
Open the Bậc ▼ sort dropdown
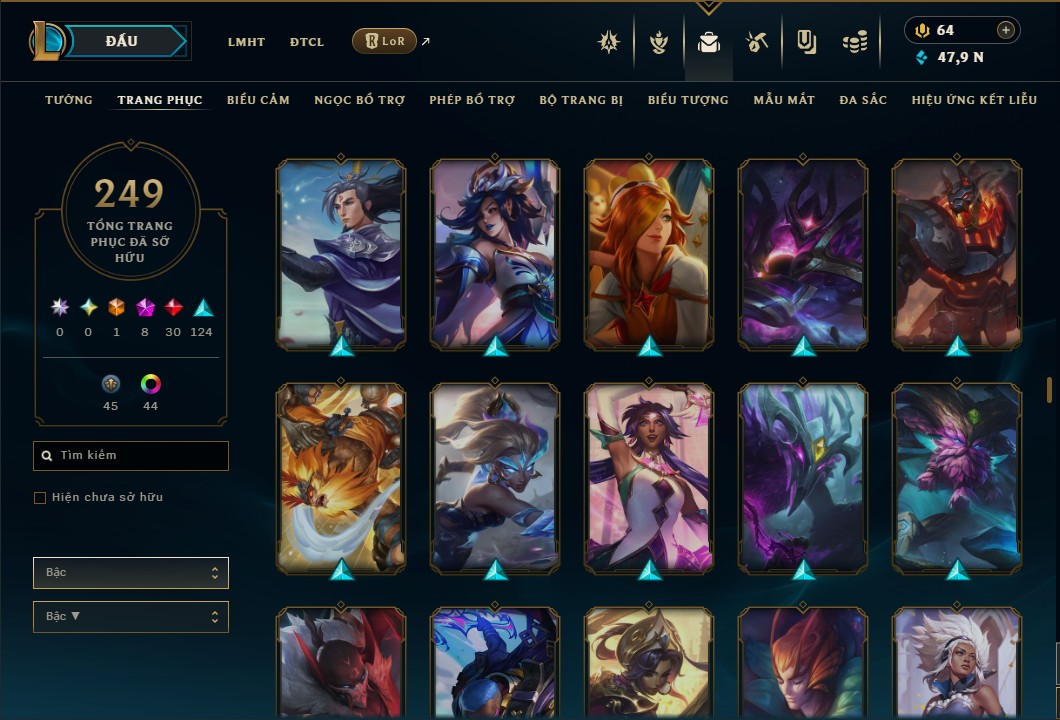(x=131, y=617)
